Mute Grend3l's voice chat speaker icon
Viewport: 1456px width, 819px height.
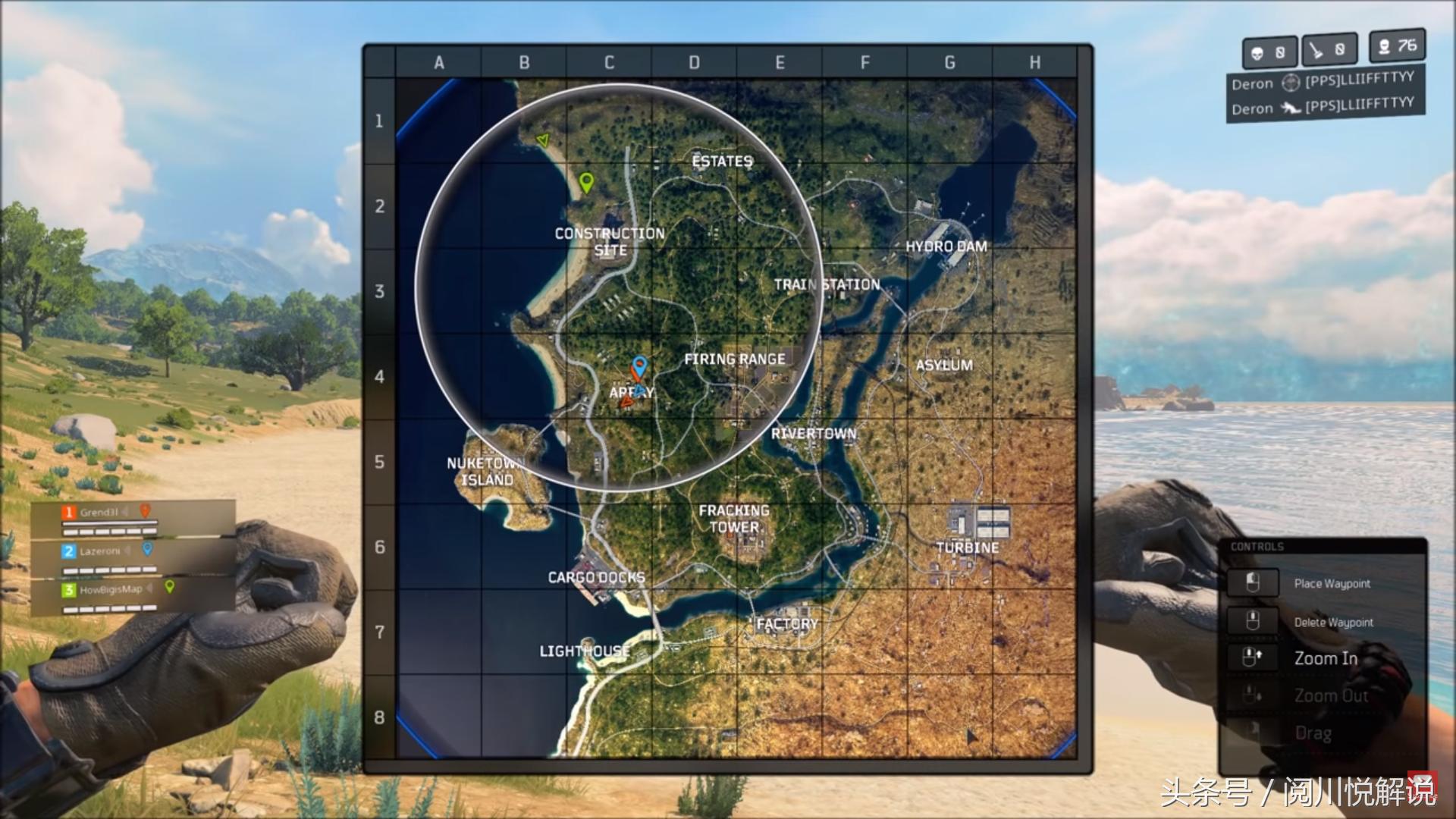coord(125,513)
